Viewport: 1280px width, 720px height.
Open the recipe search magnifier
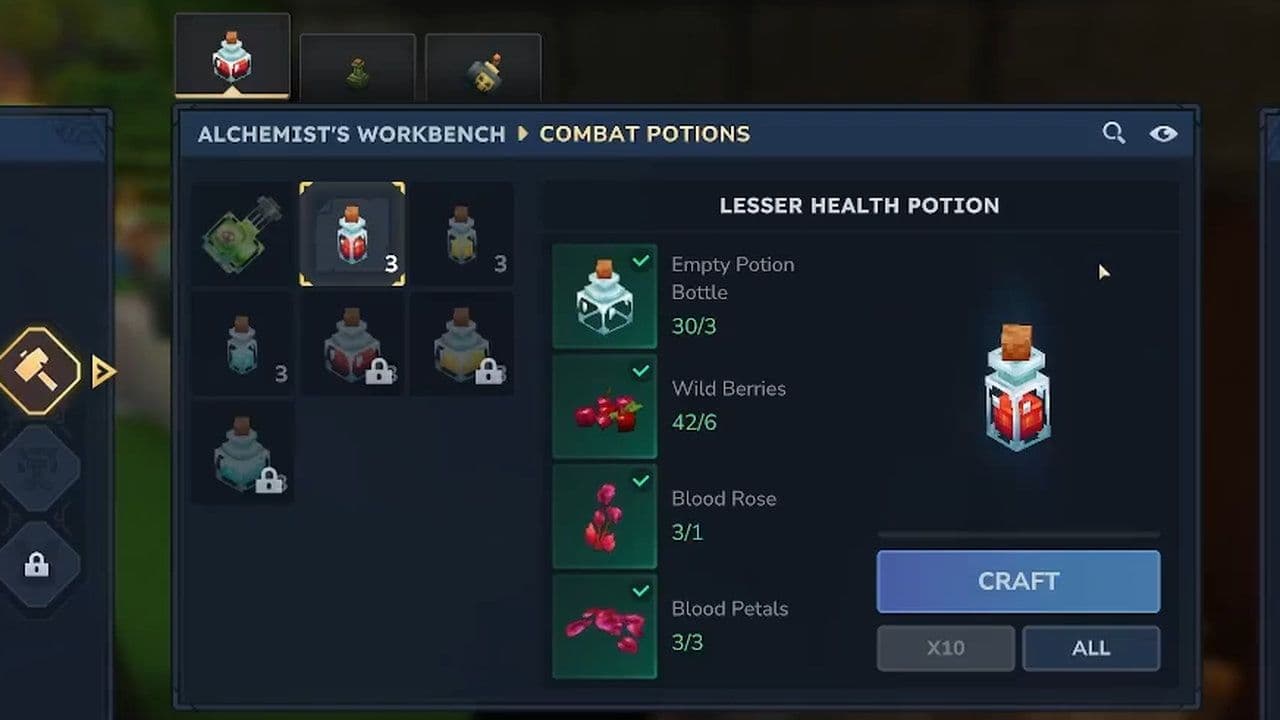pos(1113,133)
